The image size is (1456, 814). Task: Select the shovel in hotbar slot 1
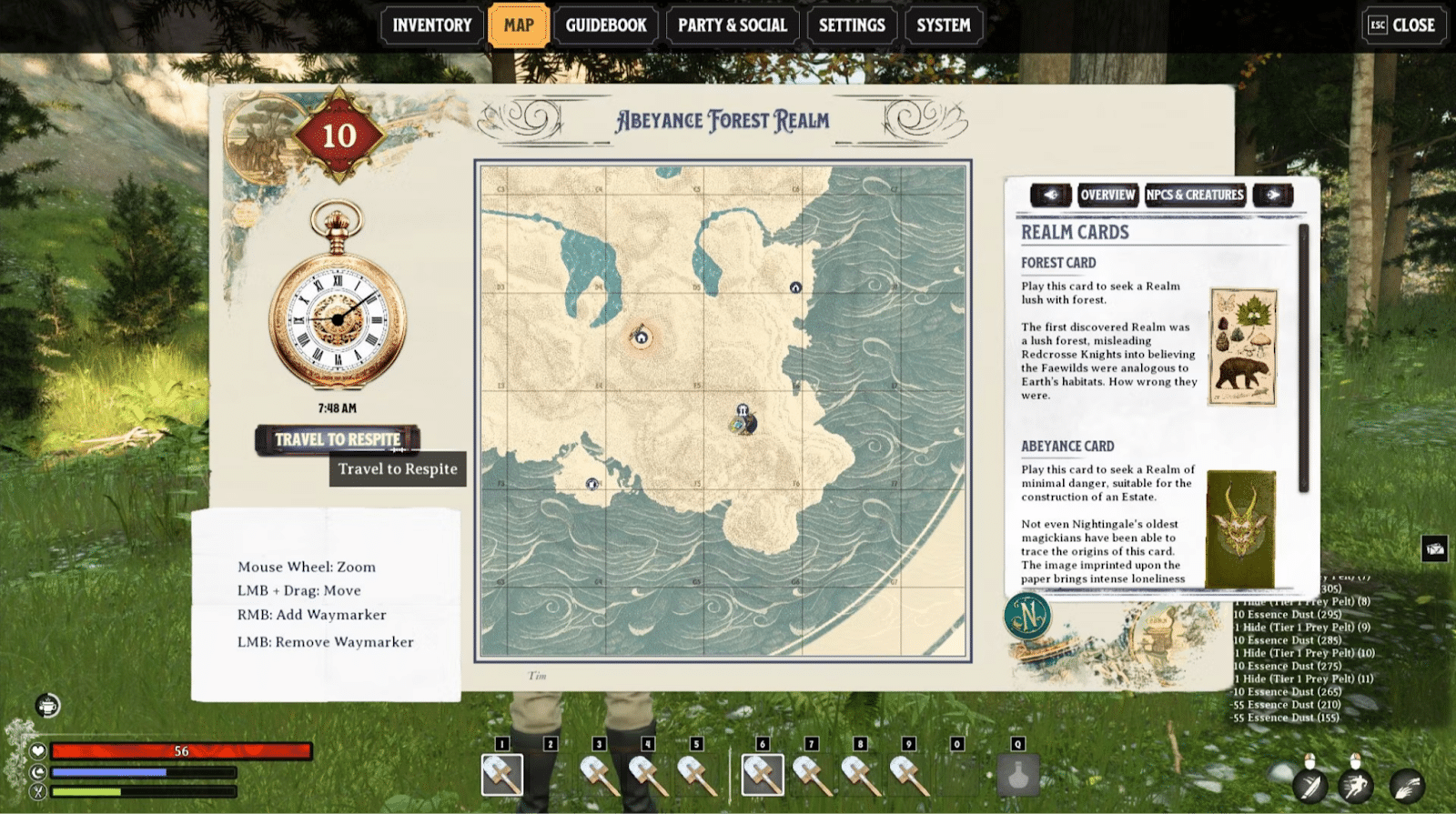tap(500, 776)
